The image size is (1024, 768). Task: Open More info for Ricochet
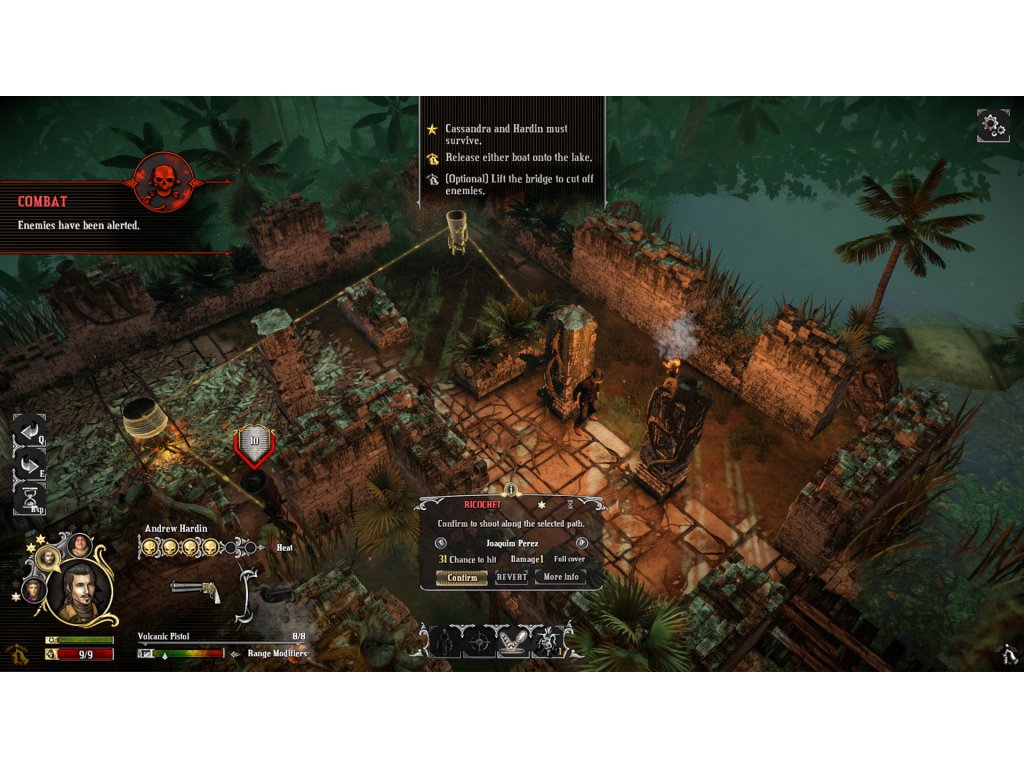(x=560, y=577)
